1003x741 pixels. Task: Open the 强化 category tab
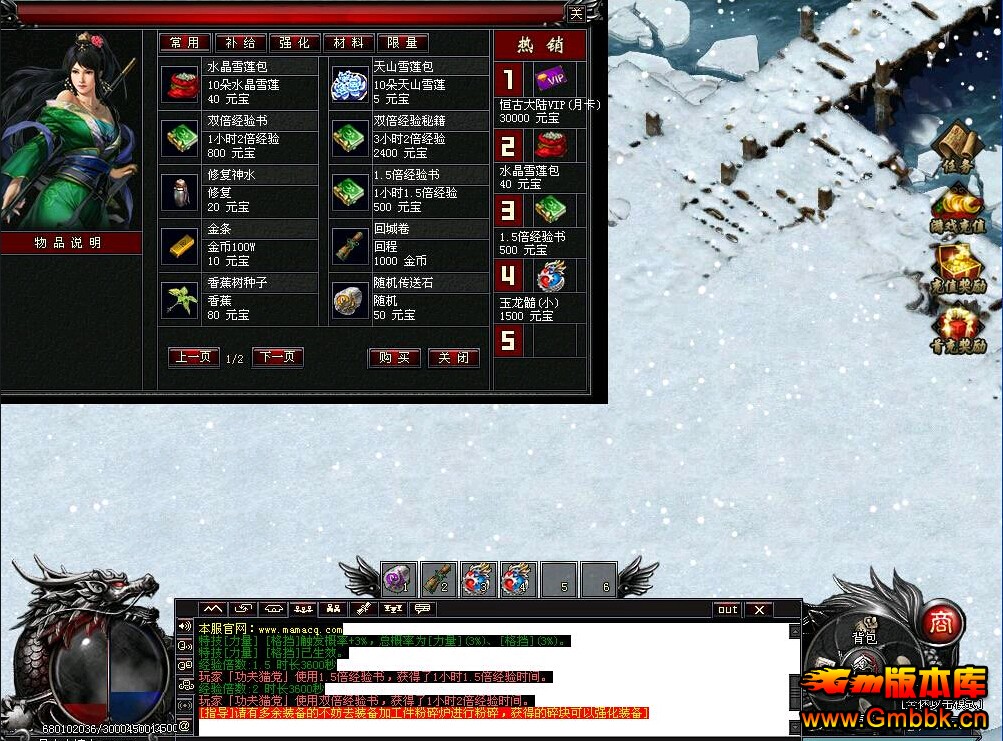(x=294, y=43)
